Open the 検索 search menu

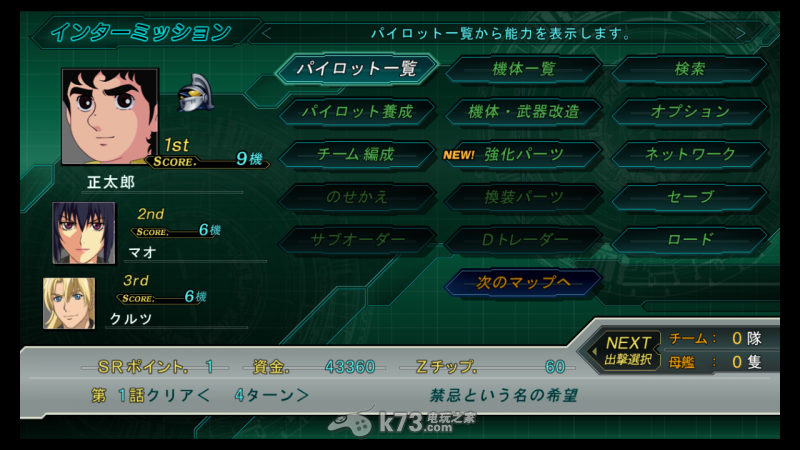tap(690, 69)
